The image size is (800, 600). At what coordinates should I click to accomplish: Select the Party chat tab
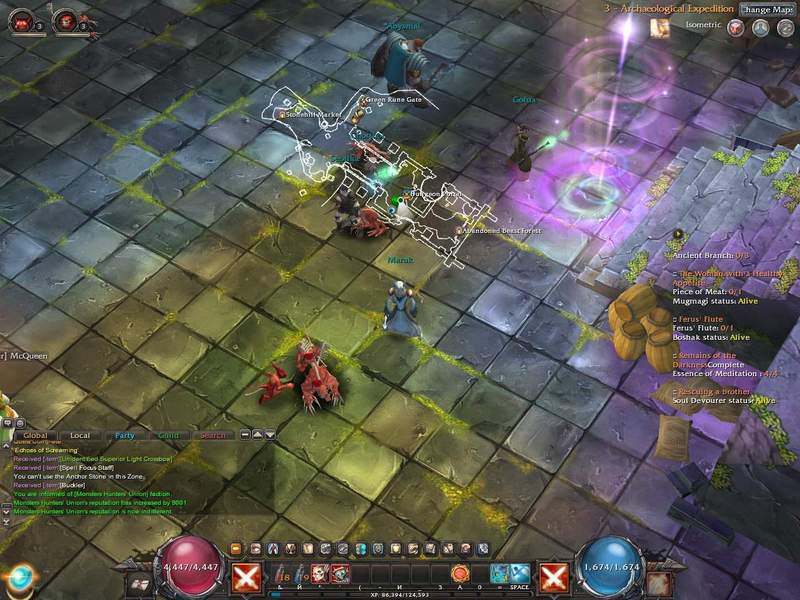pyautogui.click(x=124, y=435)
